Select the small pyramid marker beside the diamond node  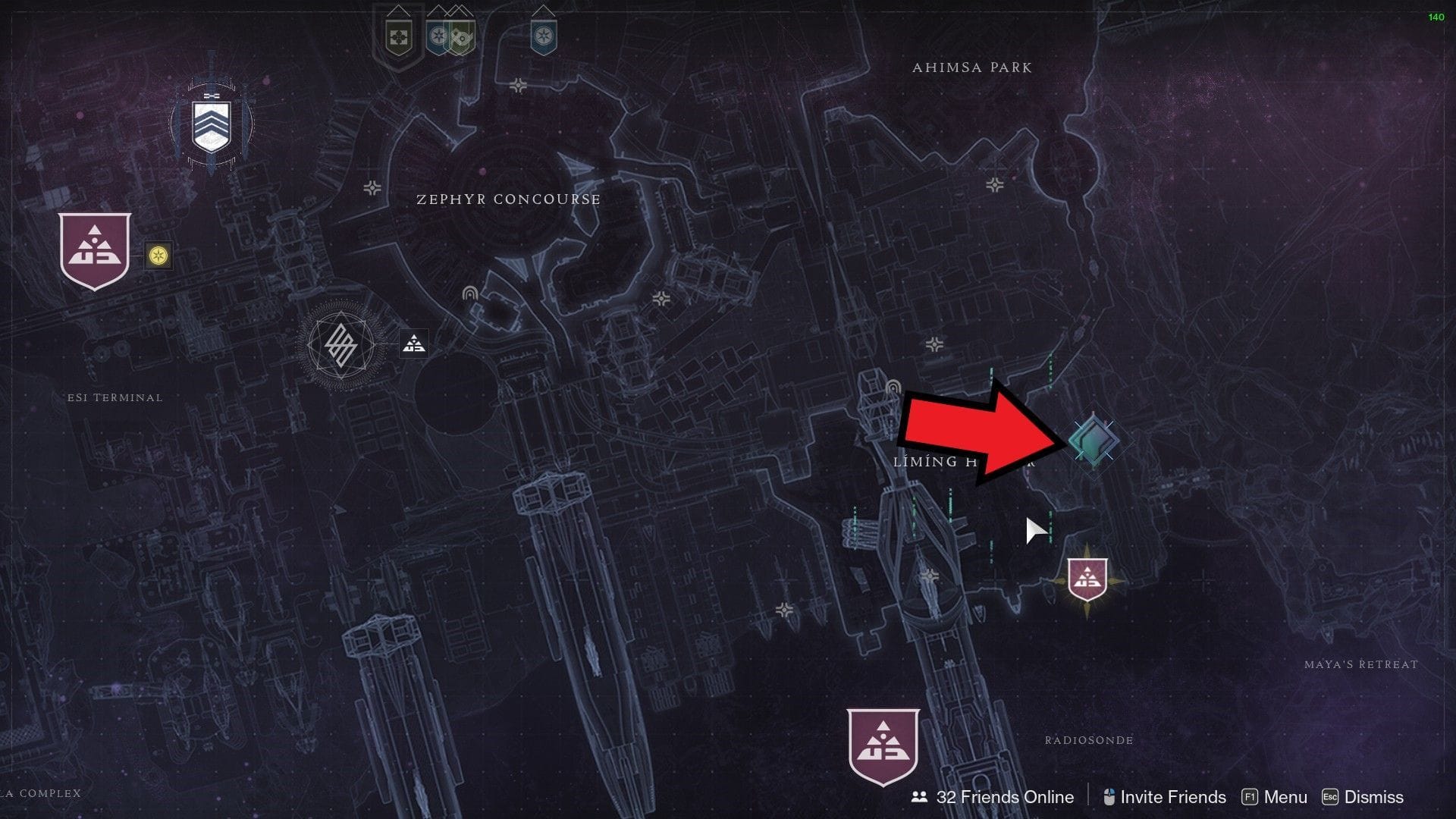413,343
